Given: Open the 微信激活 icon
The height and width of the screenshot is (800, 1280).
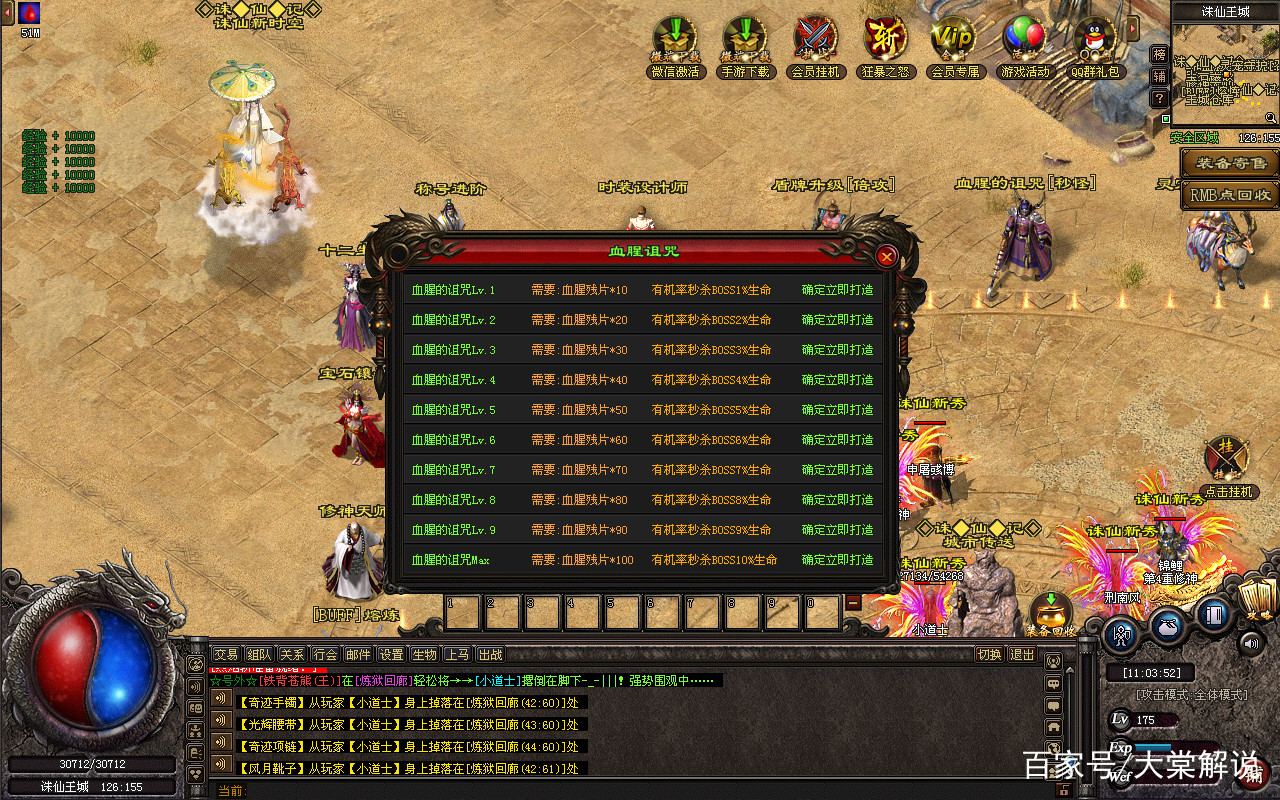Looking at the screenshot, I should (x=675, y=40).
